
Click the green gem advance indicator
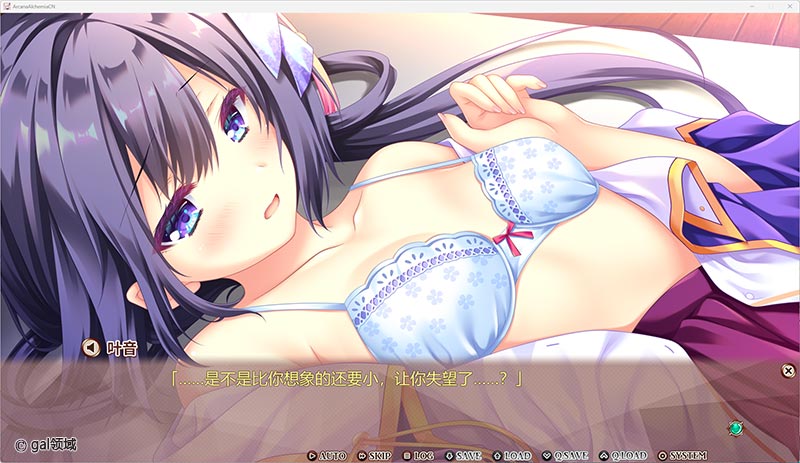[735, 428]
